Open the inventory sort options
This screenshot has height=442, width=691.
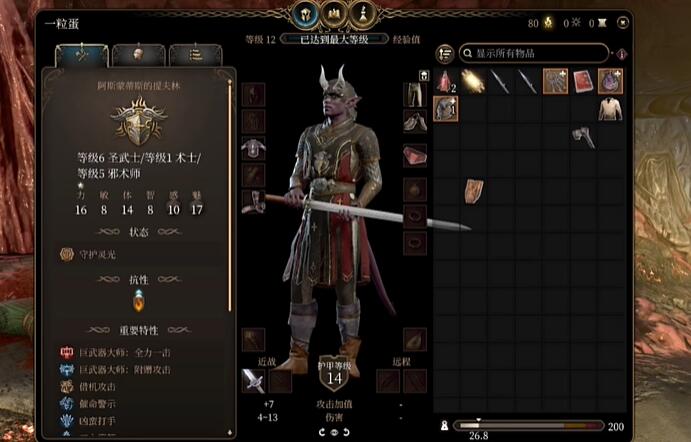(446, 53)
